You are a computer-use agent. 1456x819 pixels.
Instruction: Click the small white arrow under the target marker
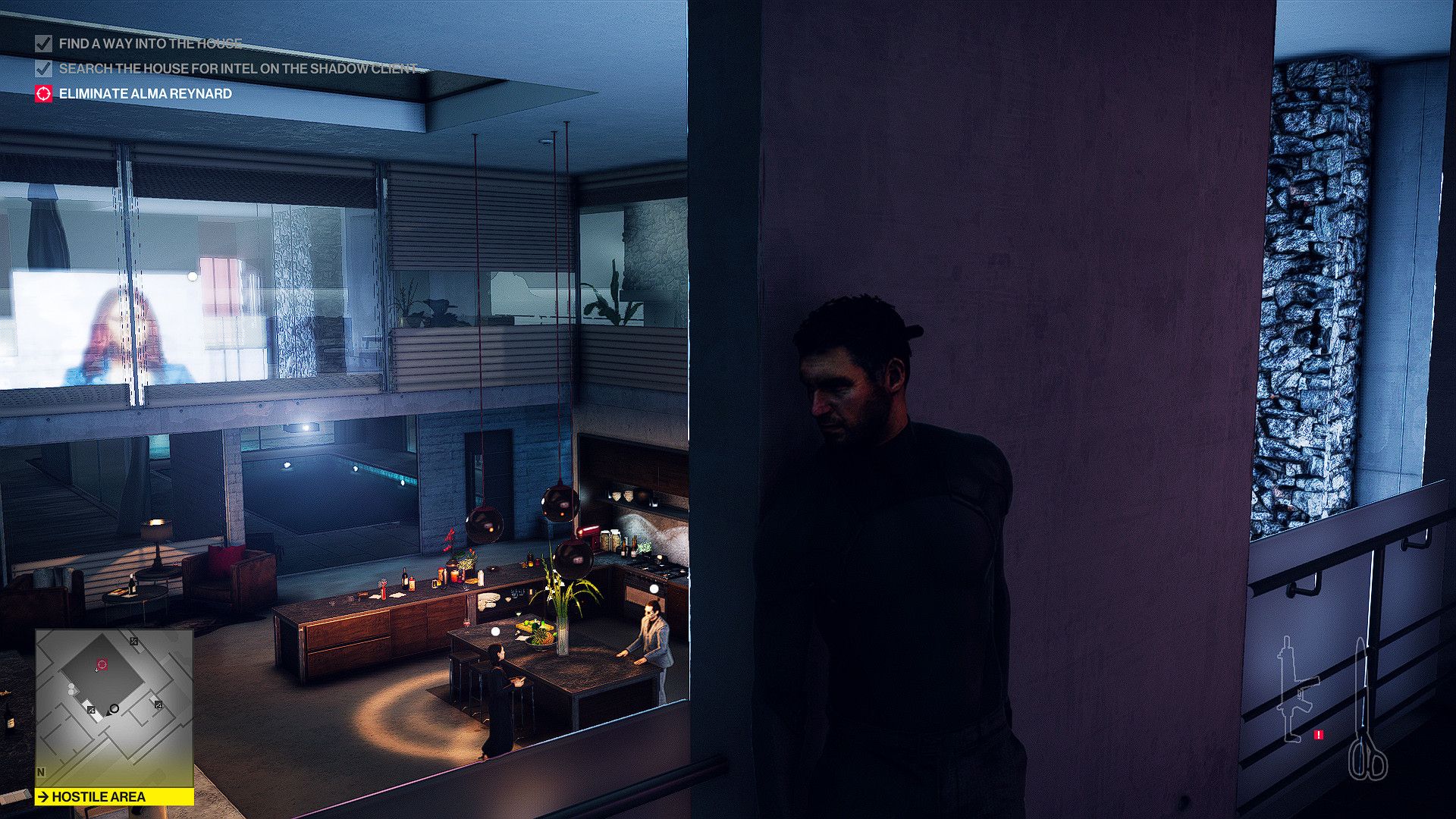[x=96, y=670]
